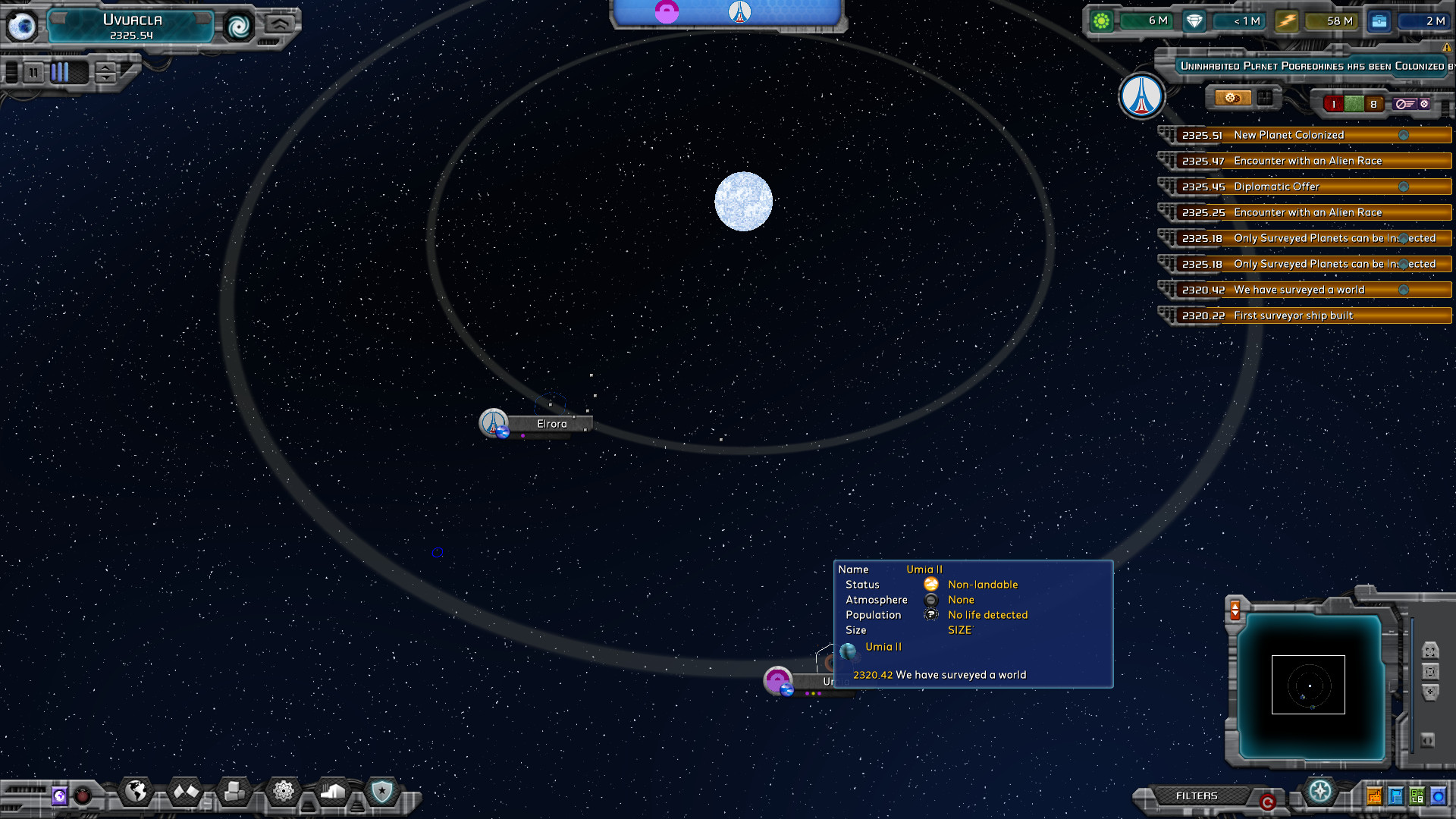
Task: Click the planet icon beside Uvuacla
Action: tap(22, 27)
